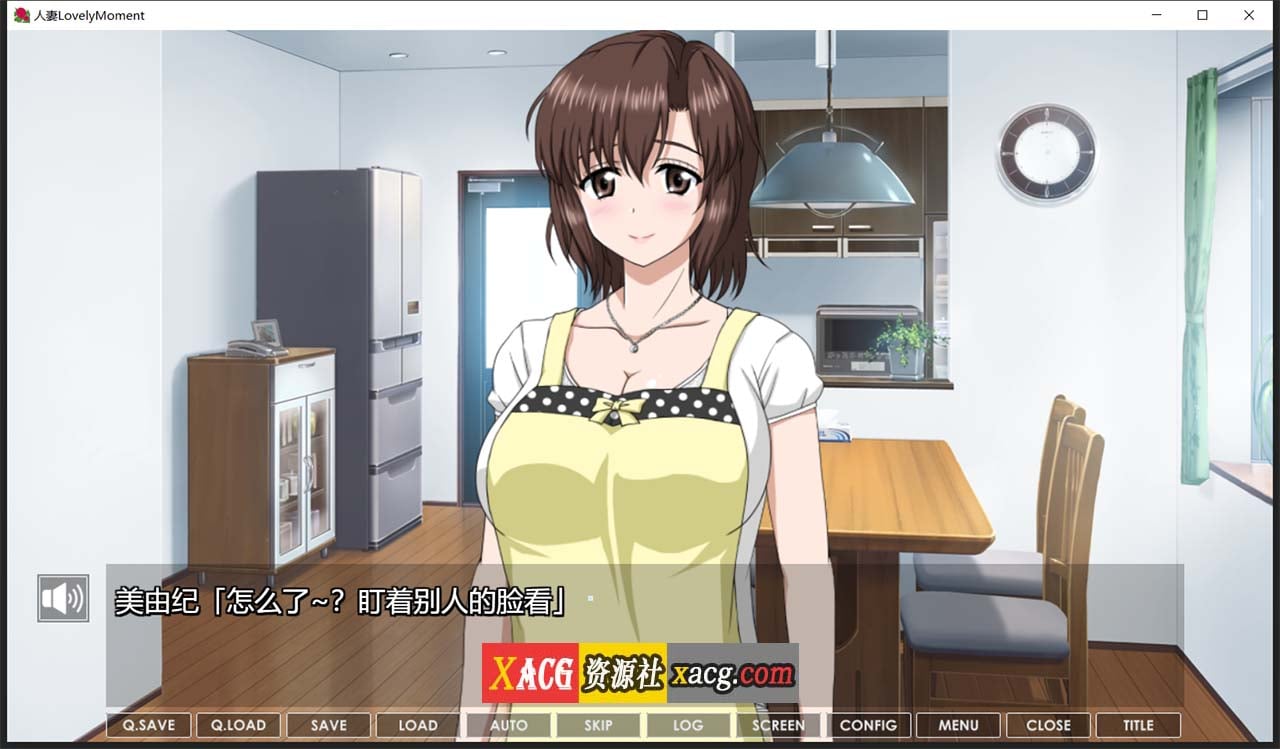Perform a quick save with Q.SAVE
The height and width of the screenshot is (749, 1280).
(x=148, y=725)
